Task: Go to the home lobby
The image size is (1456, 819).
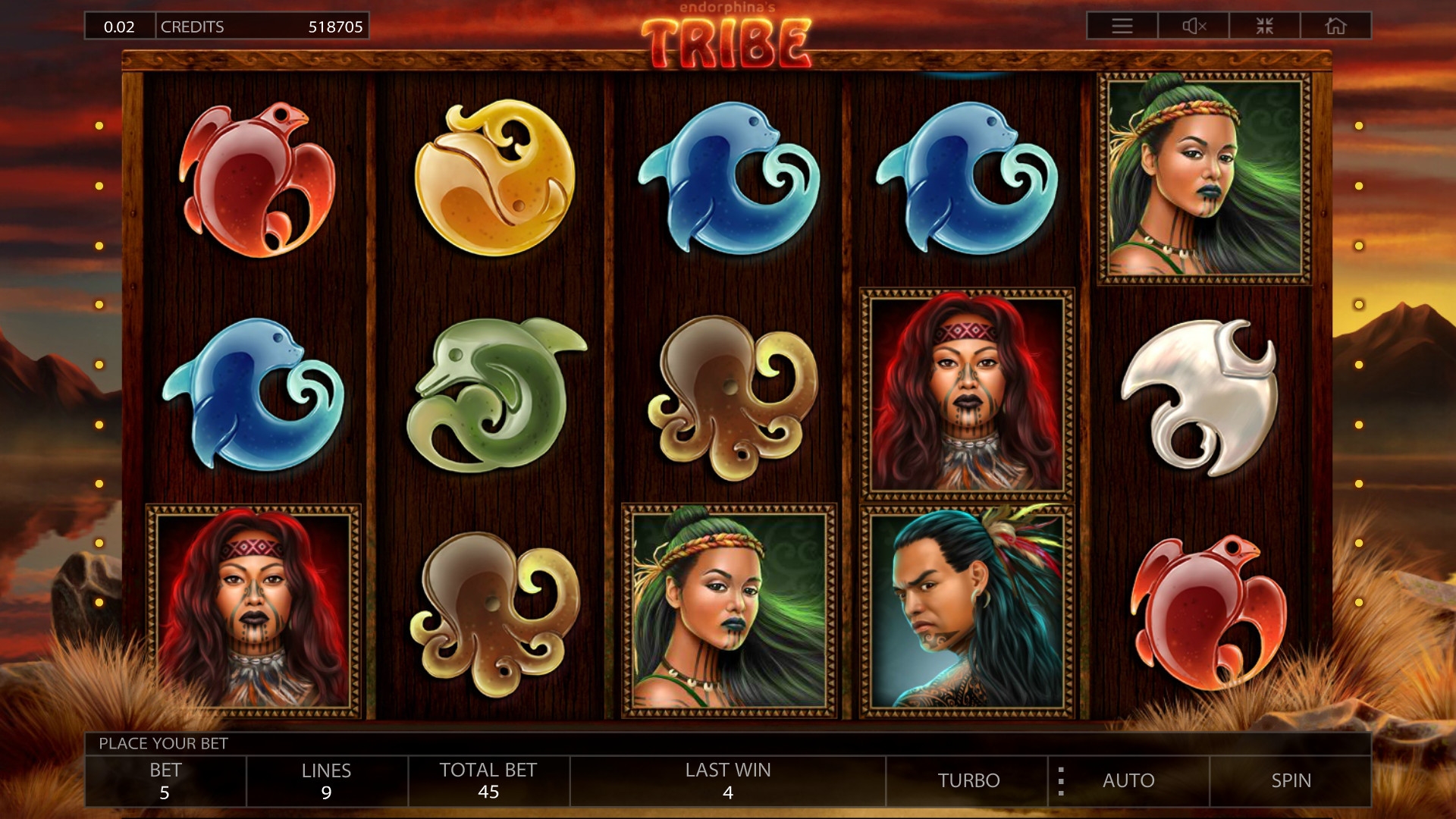Action: point(1335,27)
